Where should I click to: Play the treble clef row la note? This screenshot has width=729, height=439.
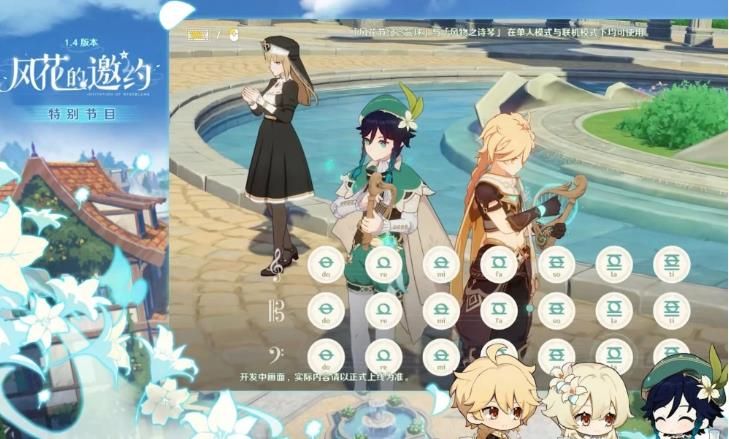(614, 265)
